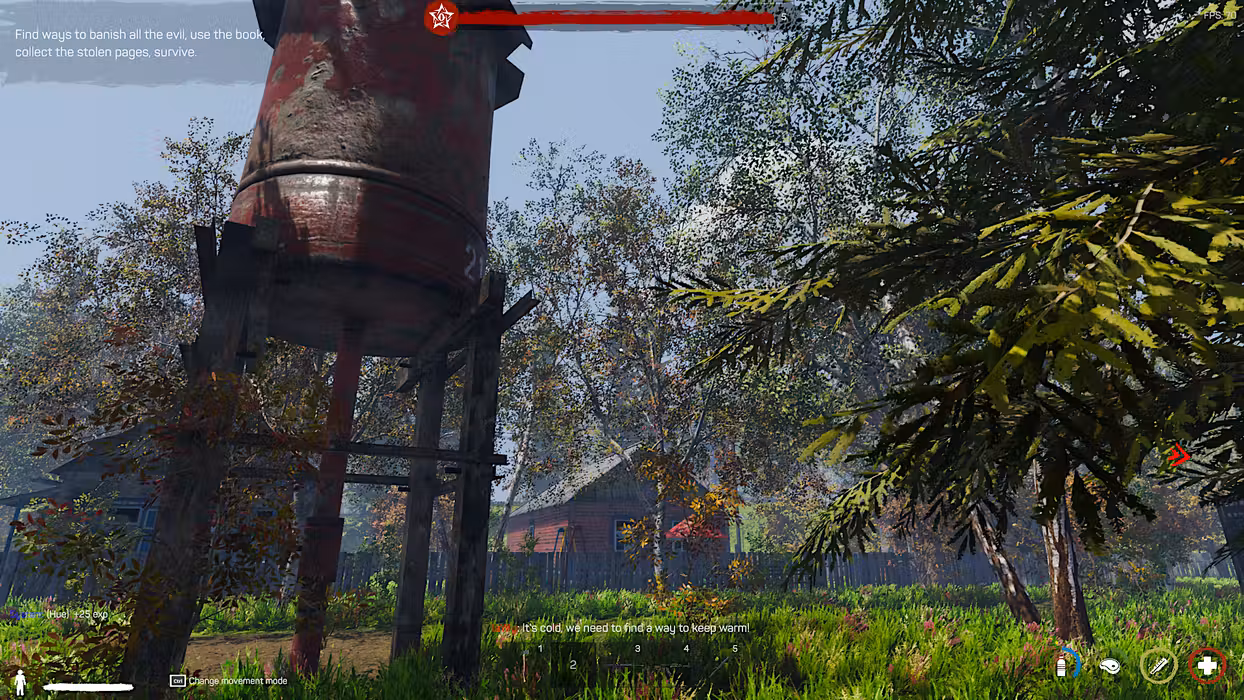Open the thermometer temperature indicator
This screenshot has width=1244, height=700.
1159,665
